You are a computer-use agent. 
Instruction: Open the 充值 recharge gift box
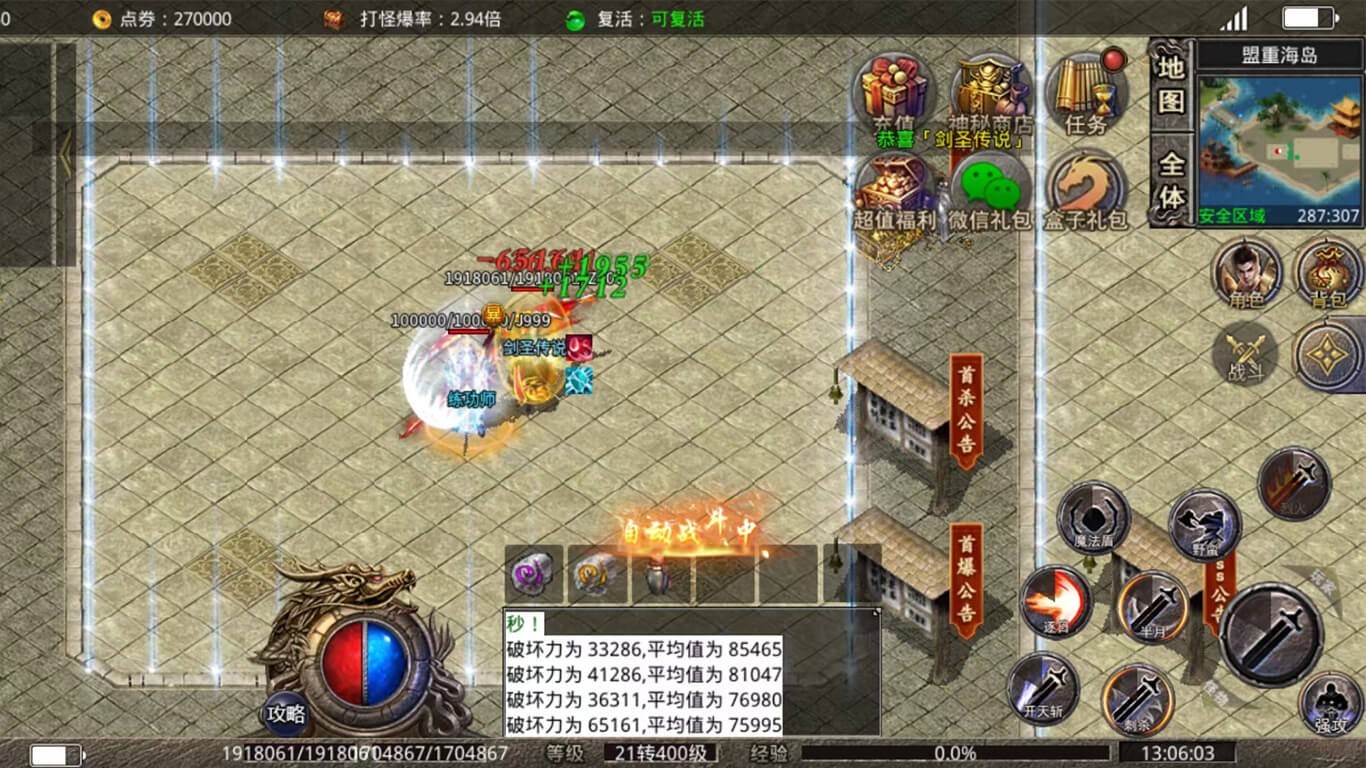click(x=892, y=92)
